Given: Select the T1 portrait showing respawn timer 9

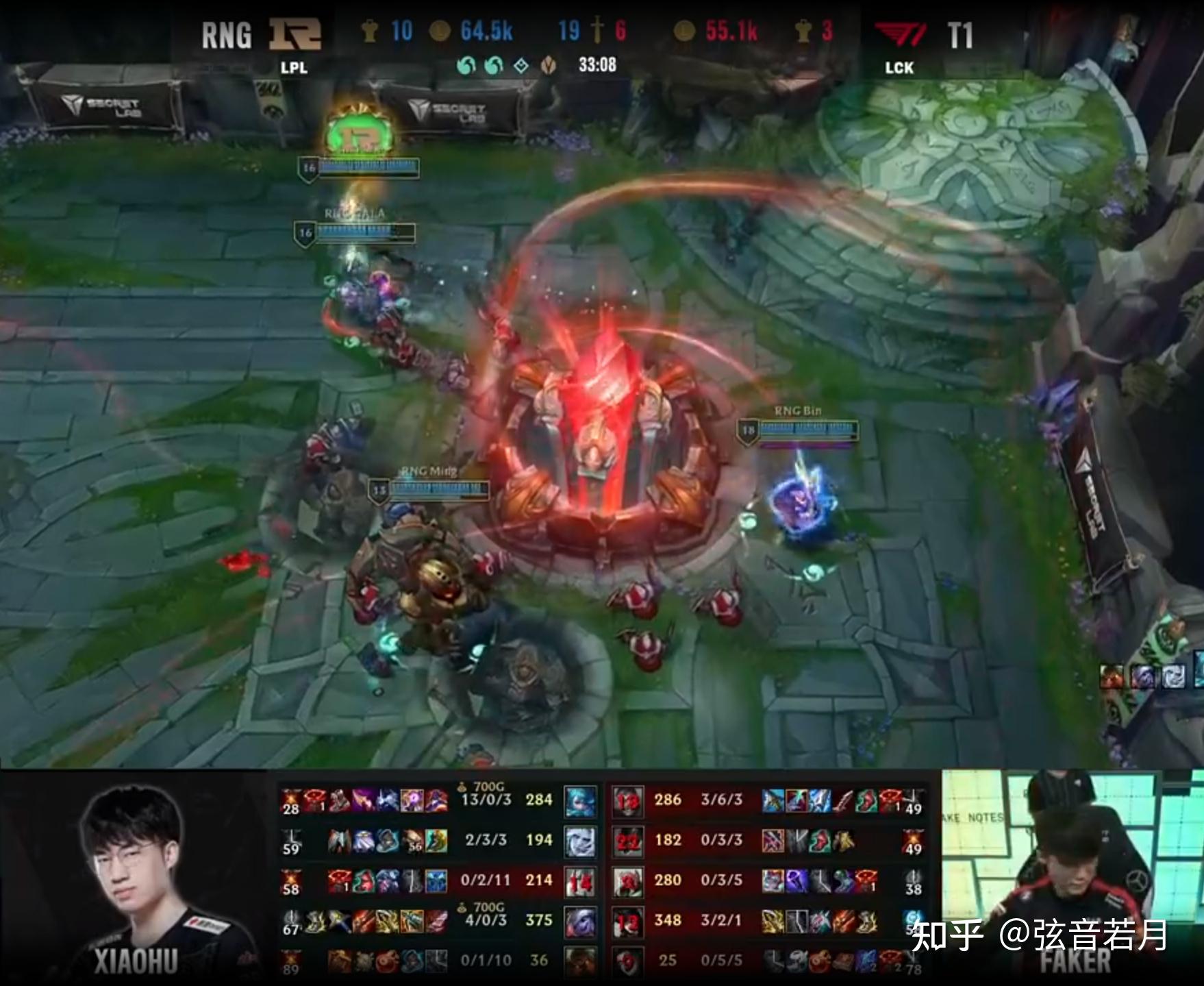Looking at the screenshot, I should (627, 961).
